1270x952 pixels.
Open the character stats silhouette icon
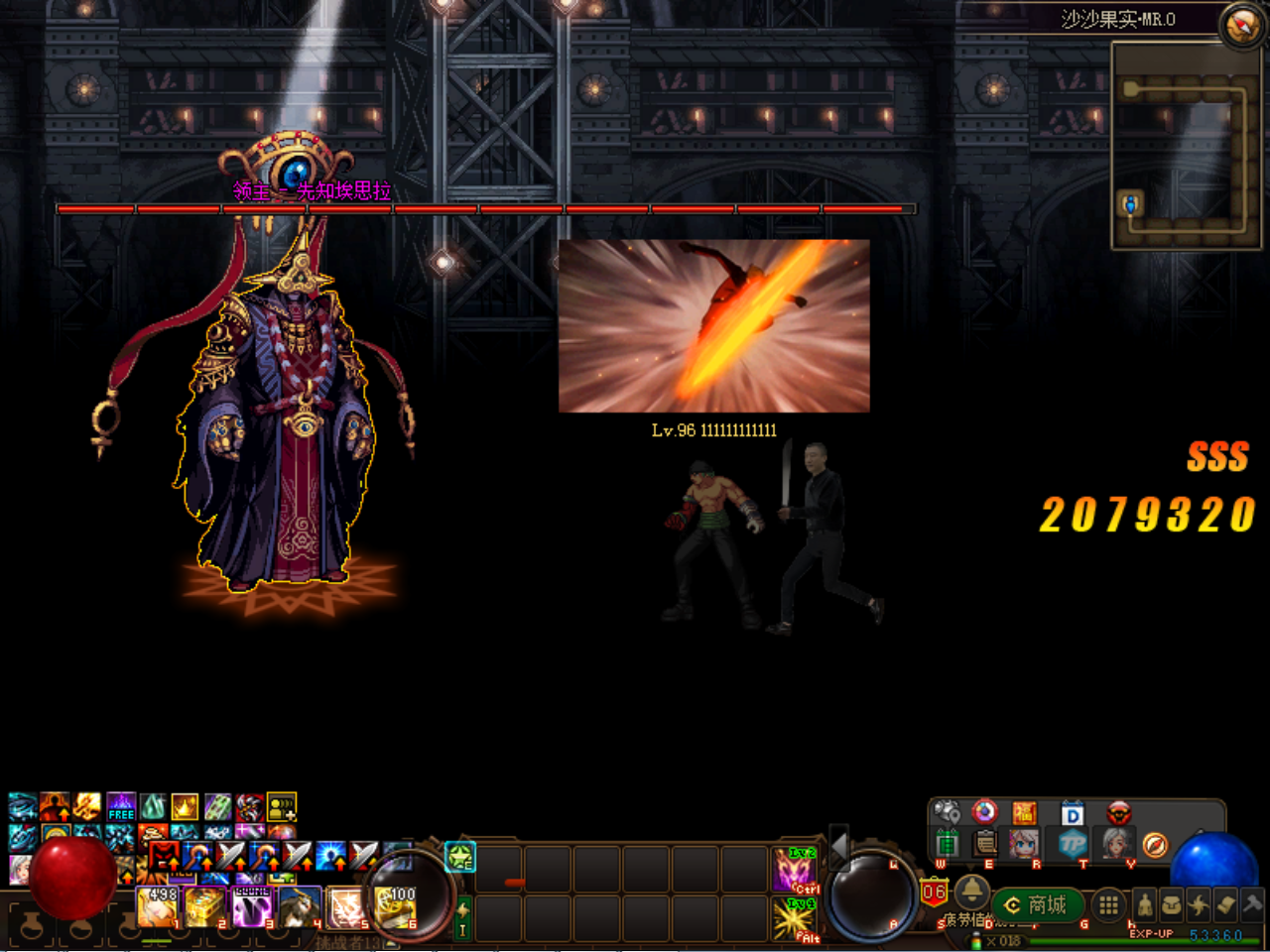[1145, 905]
